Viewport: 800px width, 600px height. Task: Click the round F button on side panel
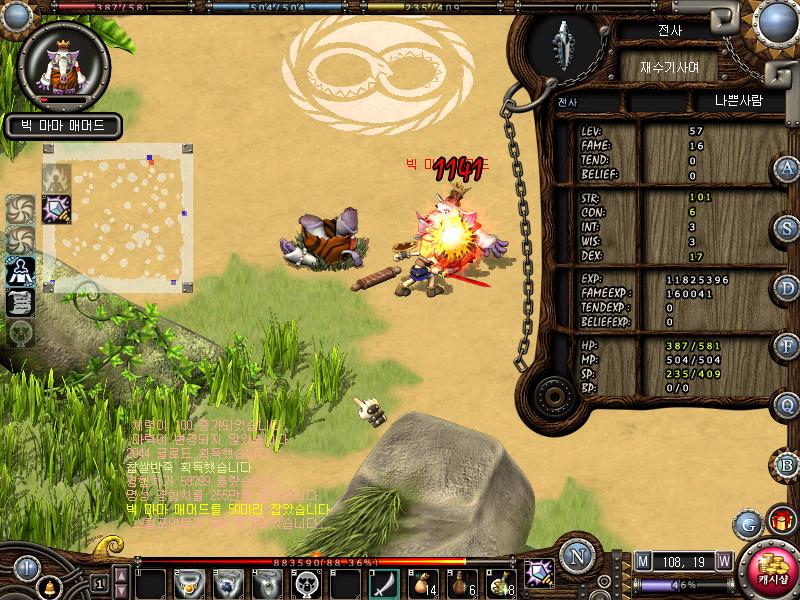point(788,347)
